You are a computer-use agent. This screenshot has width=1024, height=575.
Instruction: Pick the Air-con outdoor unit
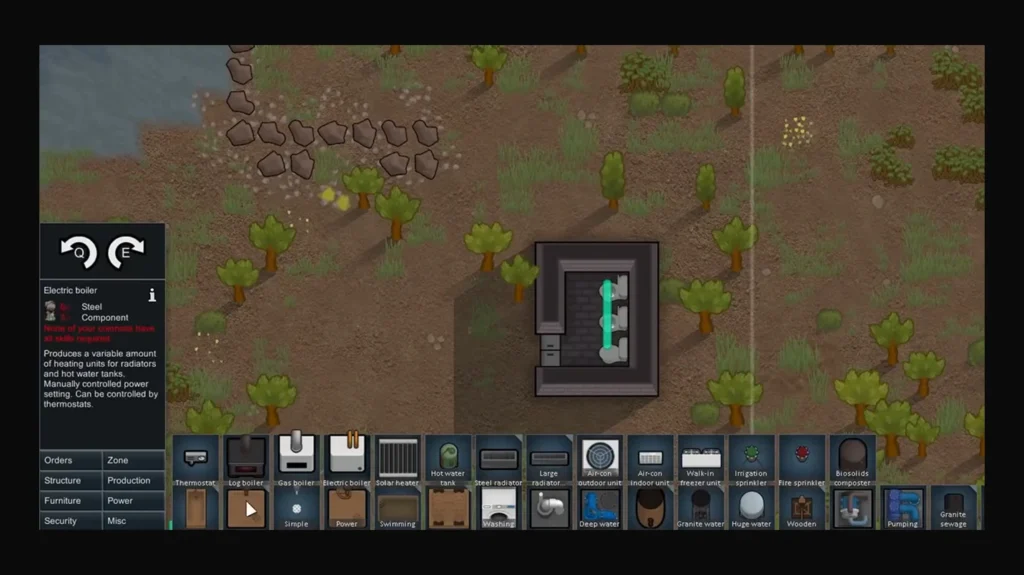pos(600,458)
